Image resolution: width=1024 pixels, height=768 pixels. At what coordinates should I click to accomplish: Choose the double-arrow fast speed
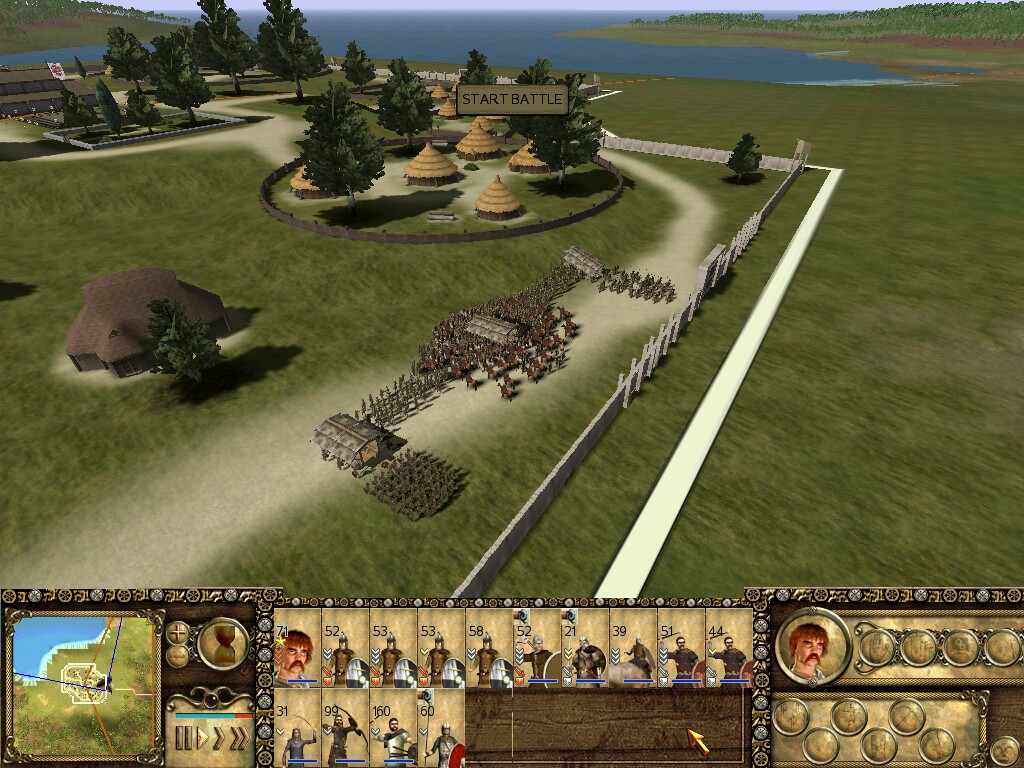coord(220,739)
